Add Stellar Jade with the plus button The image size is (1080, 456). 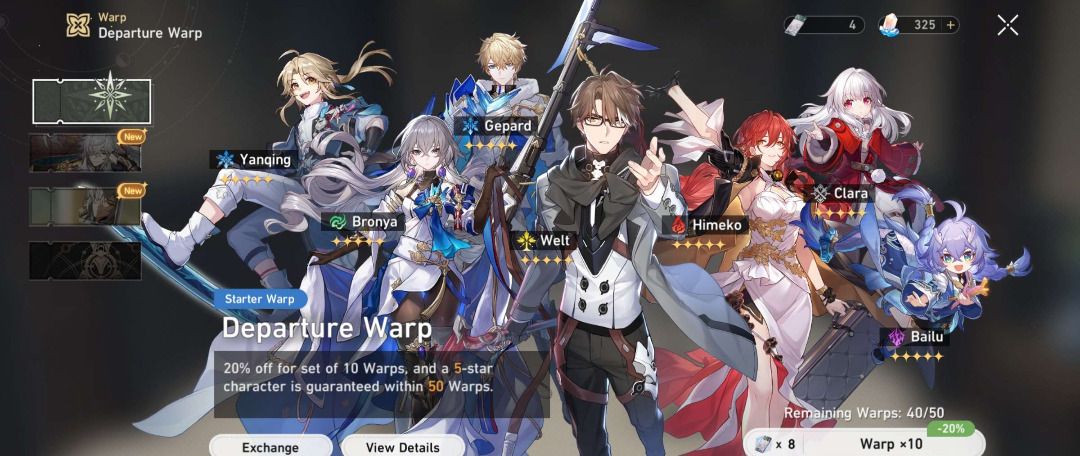(x=949, y=25)
